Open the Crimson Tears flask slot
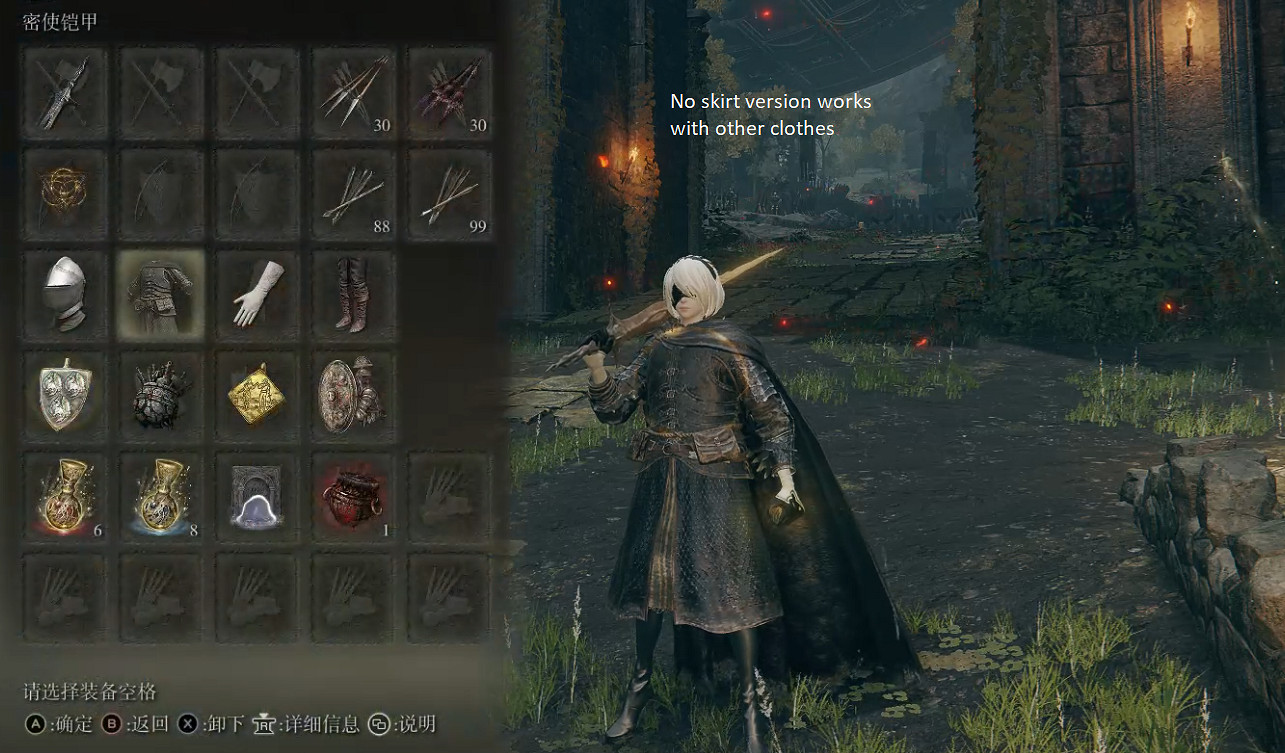 tap(65, 495)
